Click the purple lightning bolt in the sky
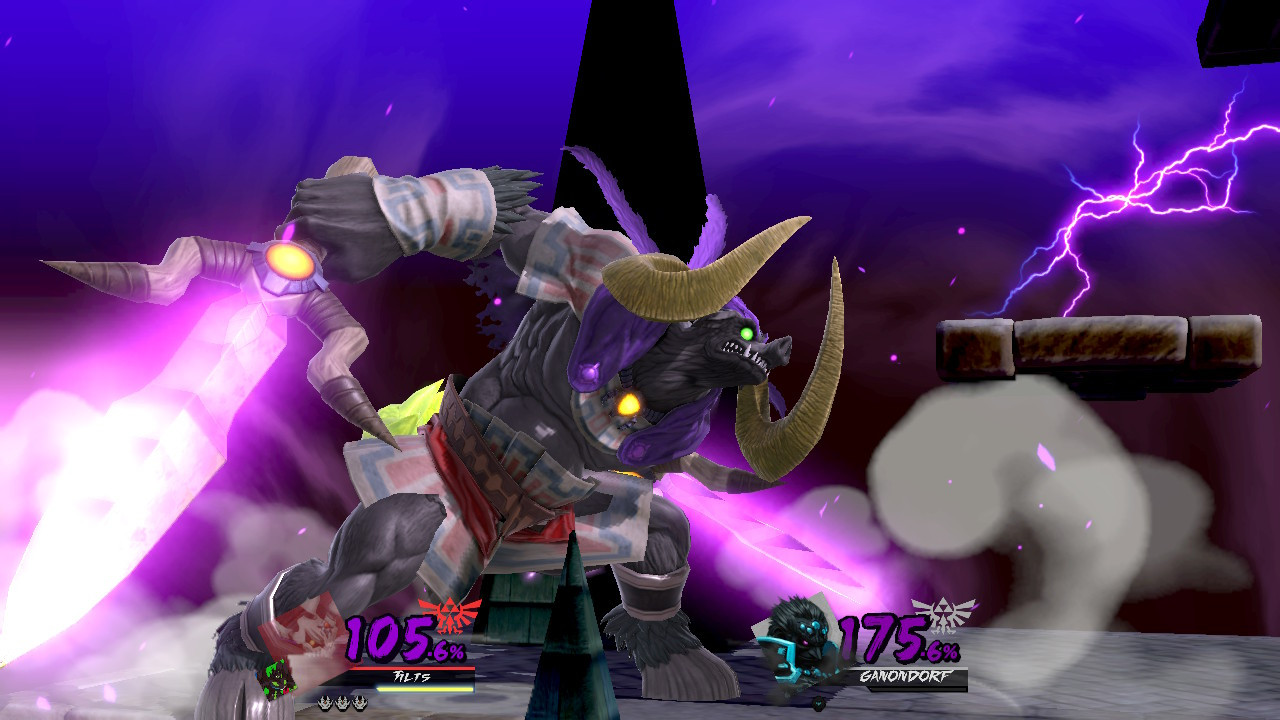 [x=1130, y=200]
